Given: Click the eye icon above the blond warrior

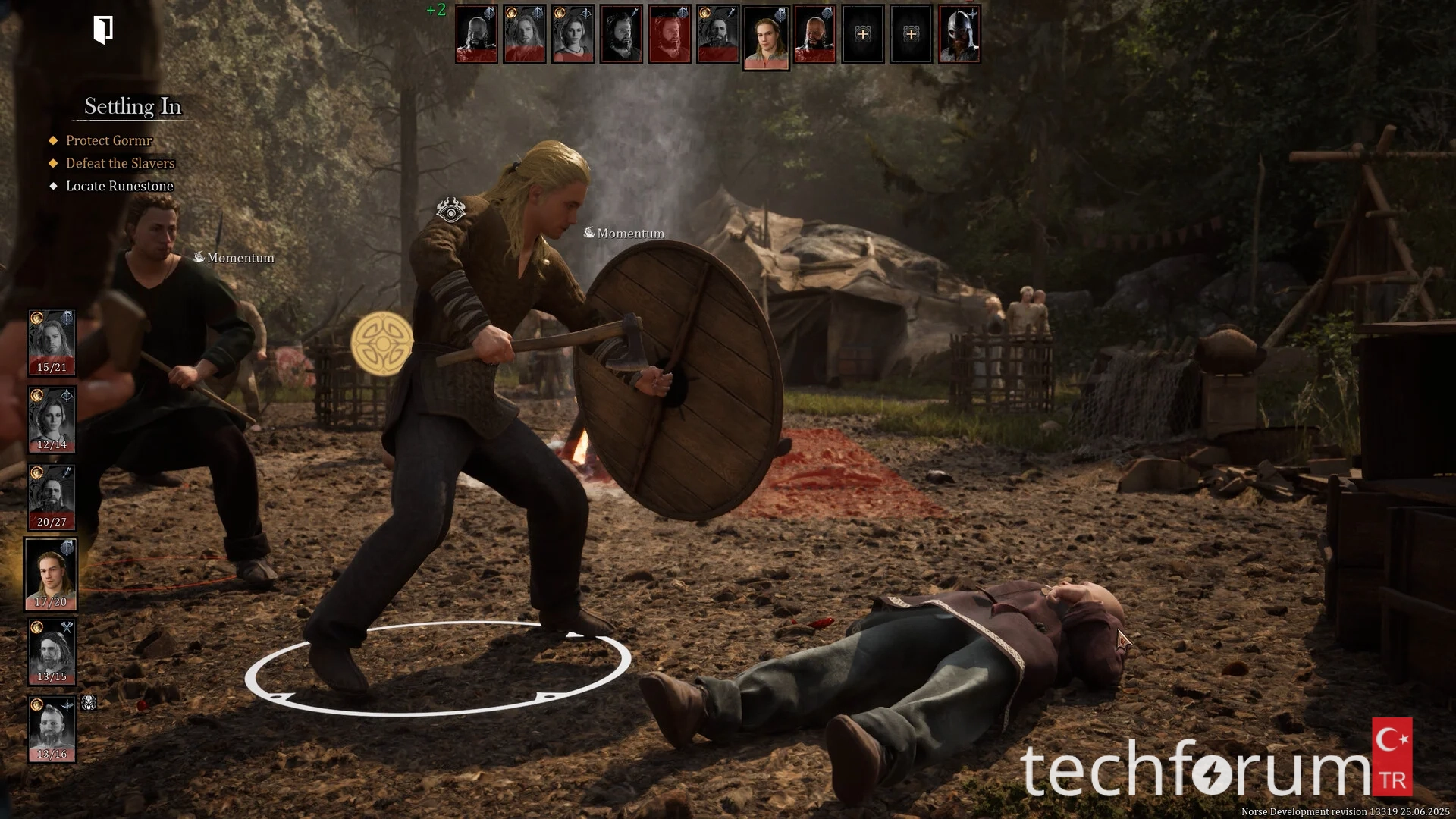Looking at the screenshot, I should 450,211.
